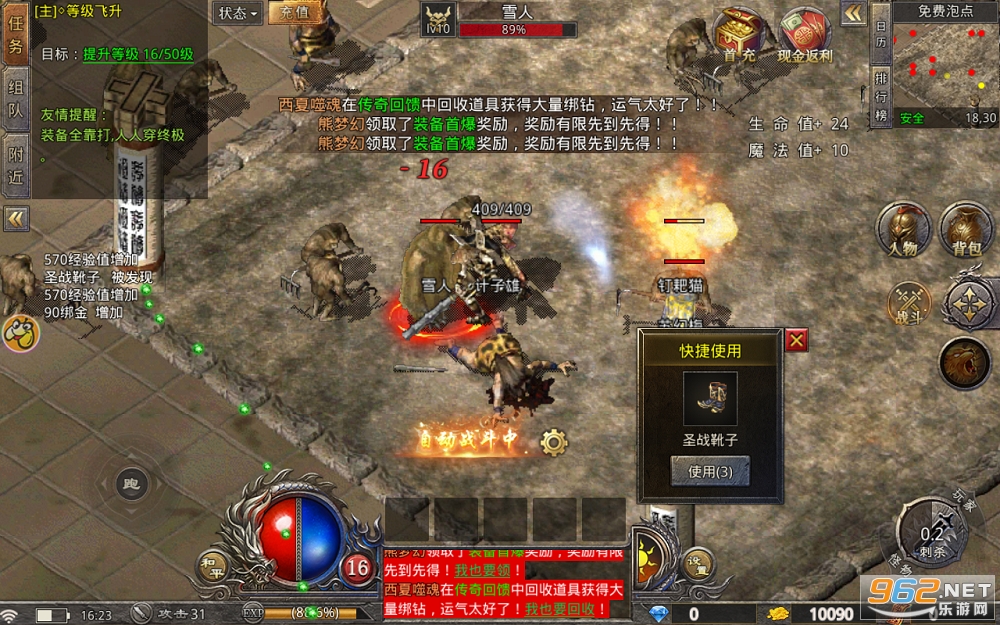Open the 人物 character panel
This screenshot has height=625, width=1000.
[903, 230]
